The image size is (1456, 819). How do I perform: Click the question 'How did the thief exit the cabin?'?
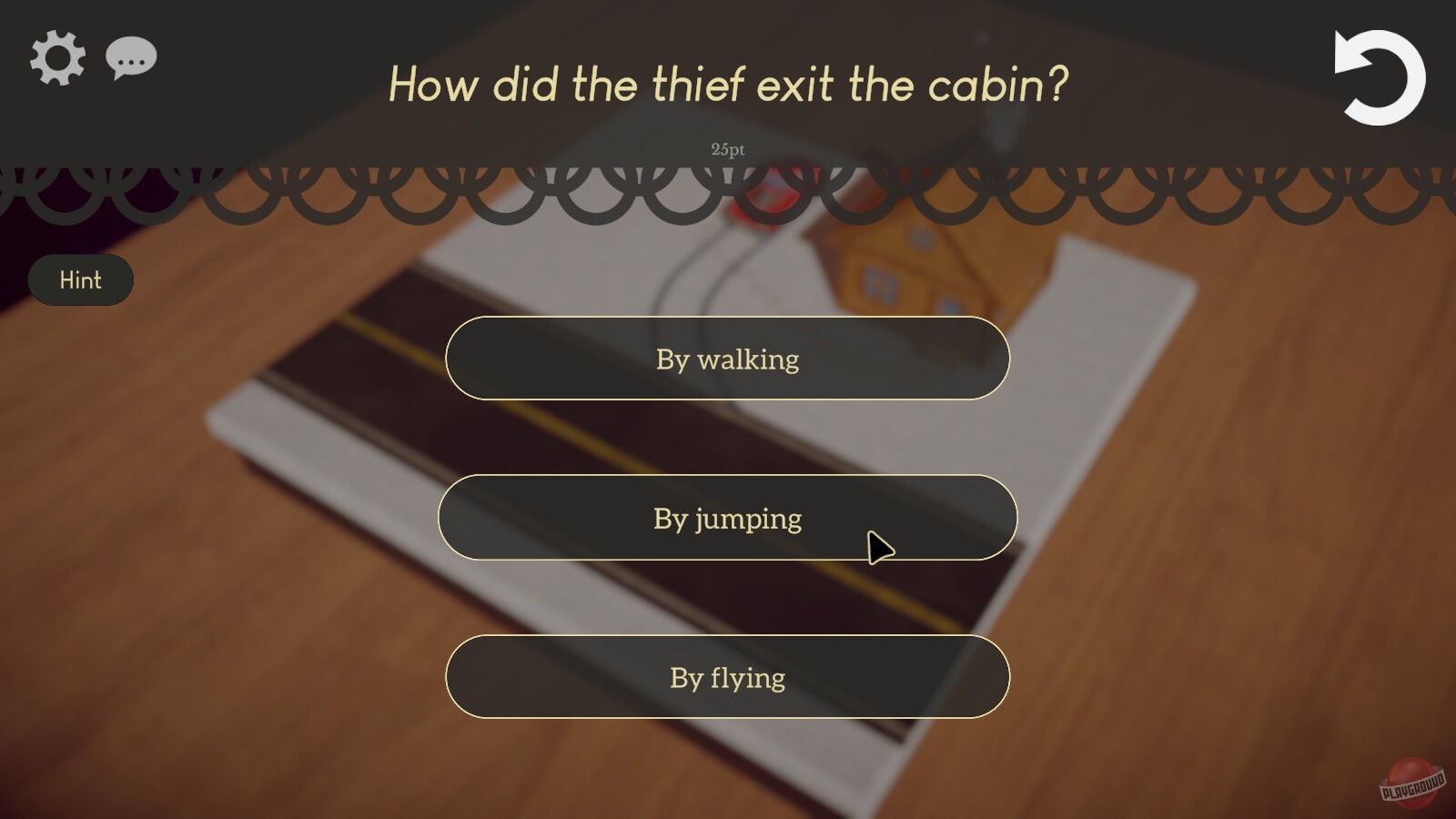728,85
